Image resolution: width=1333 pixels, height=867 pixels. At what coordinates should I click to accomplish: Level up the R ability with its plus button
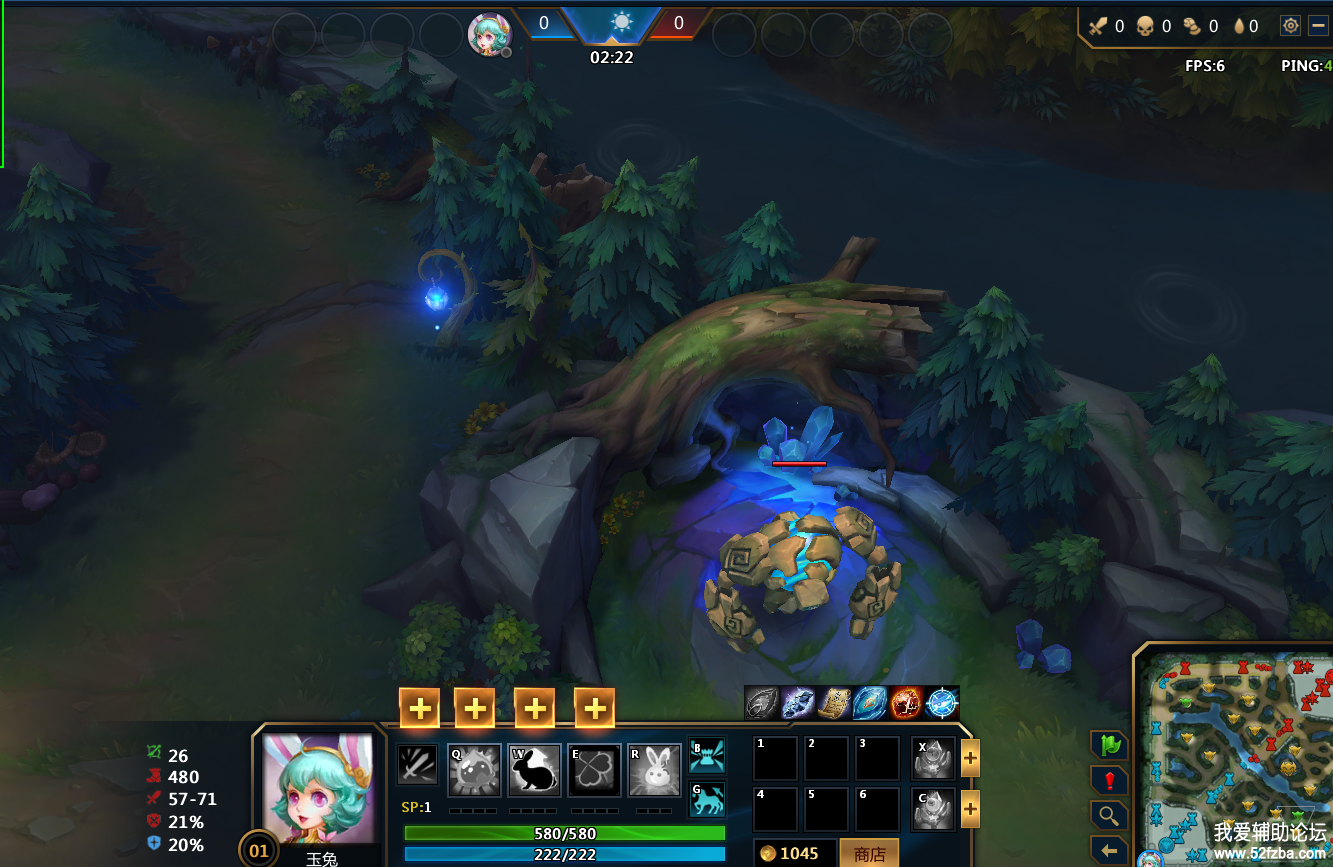[x=594, y=708]
